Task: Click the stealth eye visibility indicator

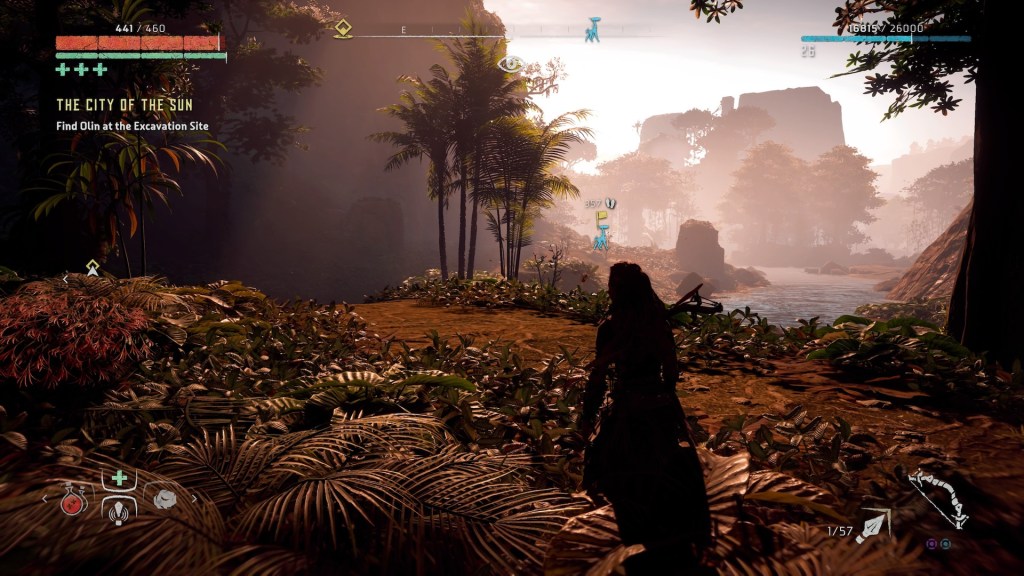Action: point(510,64)
